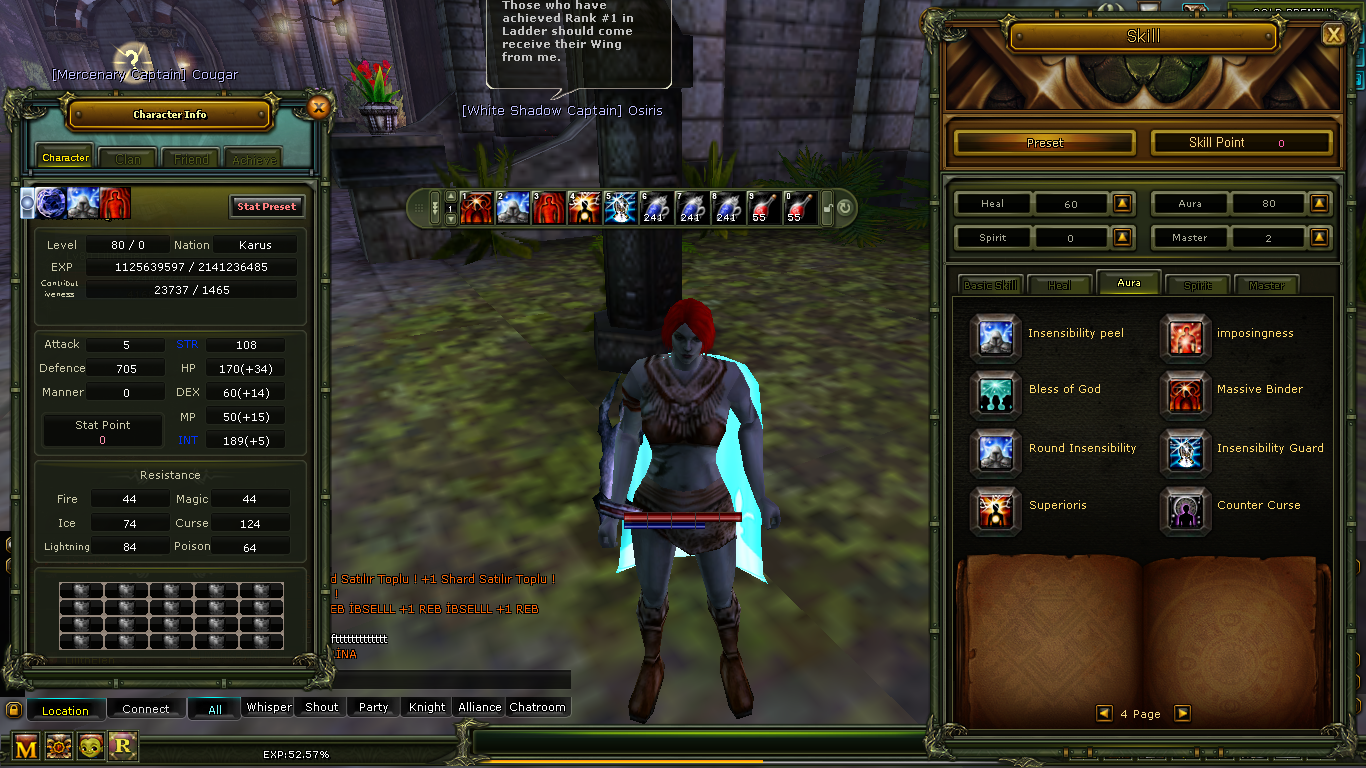Advance to the next skill book page

click(x=1183, y=713)
